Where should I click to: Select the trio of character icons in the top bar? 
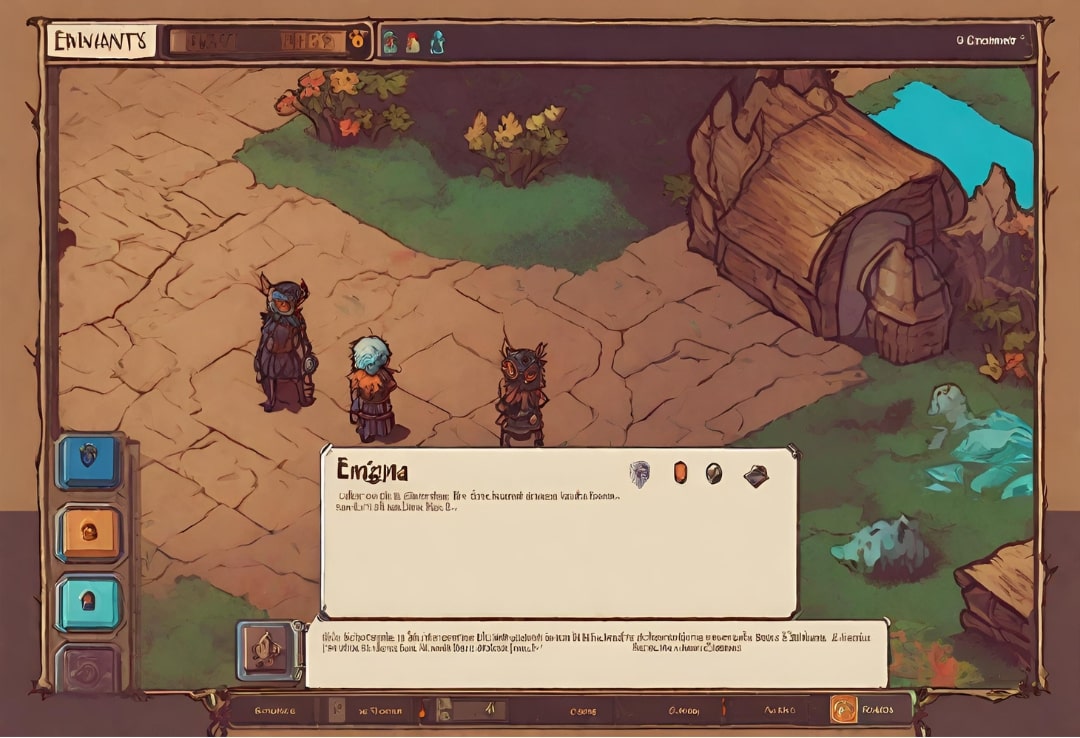point(413,42)
